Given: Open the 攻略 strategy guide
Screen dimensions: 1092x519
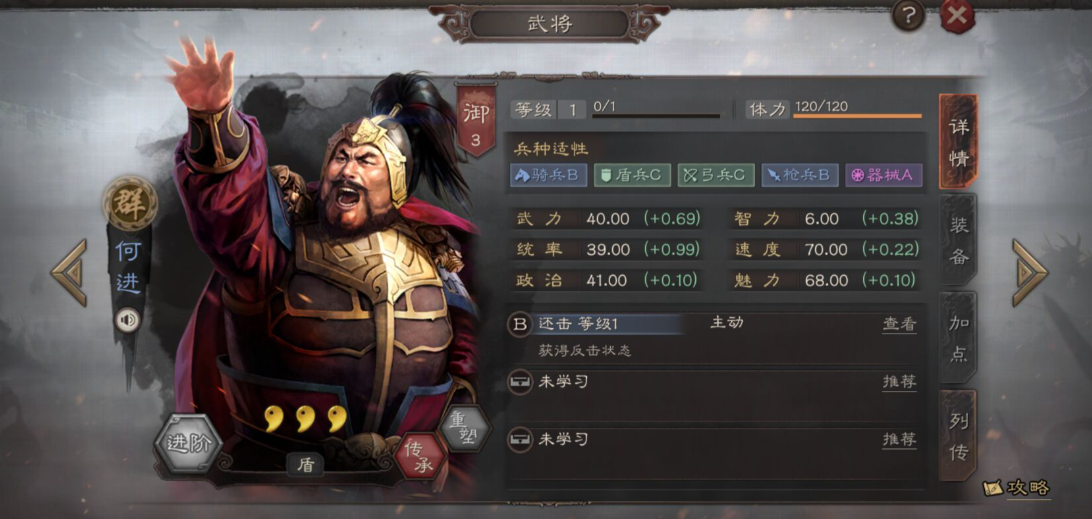Looking at the screenshot, I should [1018, 488].
